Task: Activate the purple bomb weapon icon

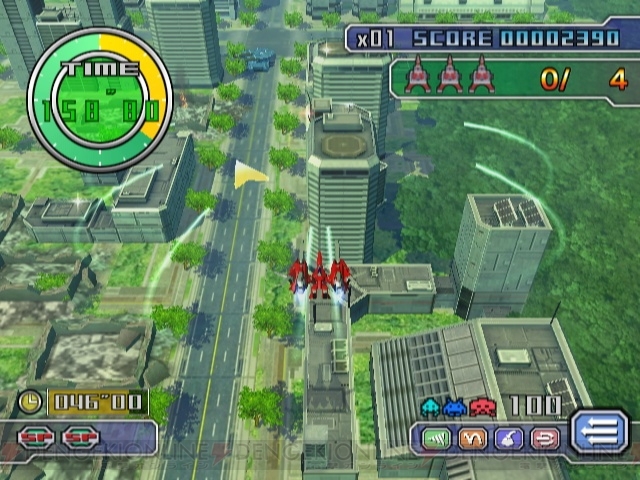Action: (509, 438)
